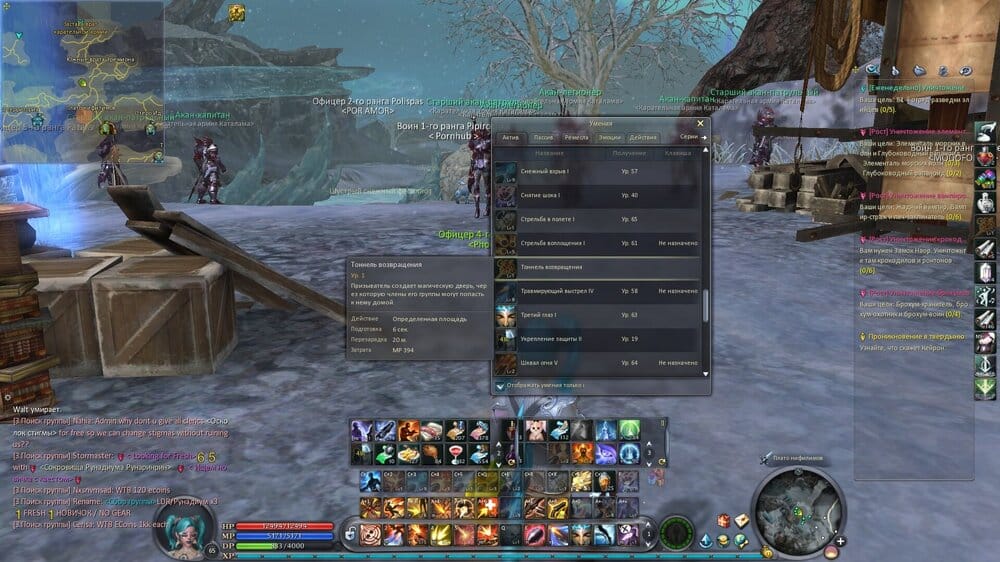
Task: Select the Проникновение в твердыню quest entry
Action: (x=910, y=337)
